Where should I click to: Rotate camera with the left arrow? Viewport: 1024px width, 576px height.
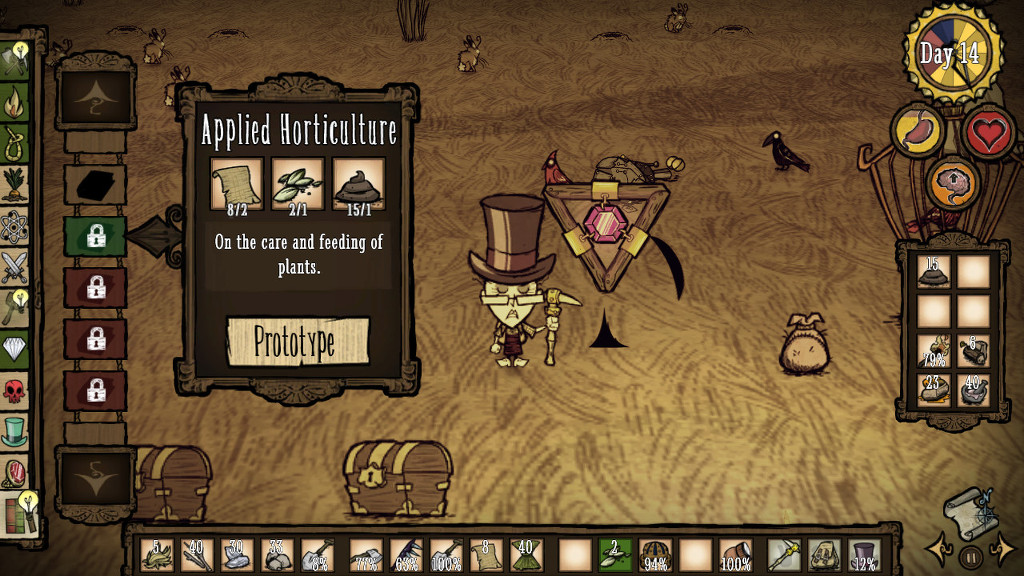(x=939, y=549)
